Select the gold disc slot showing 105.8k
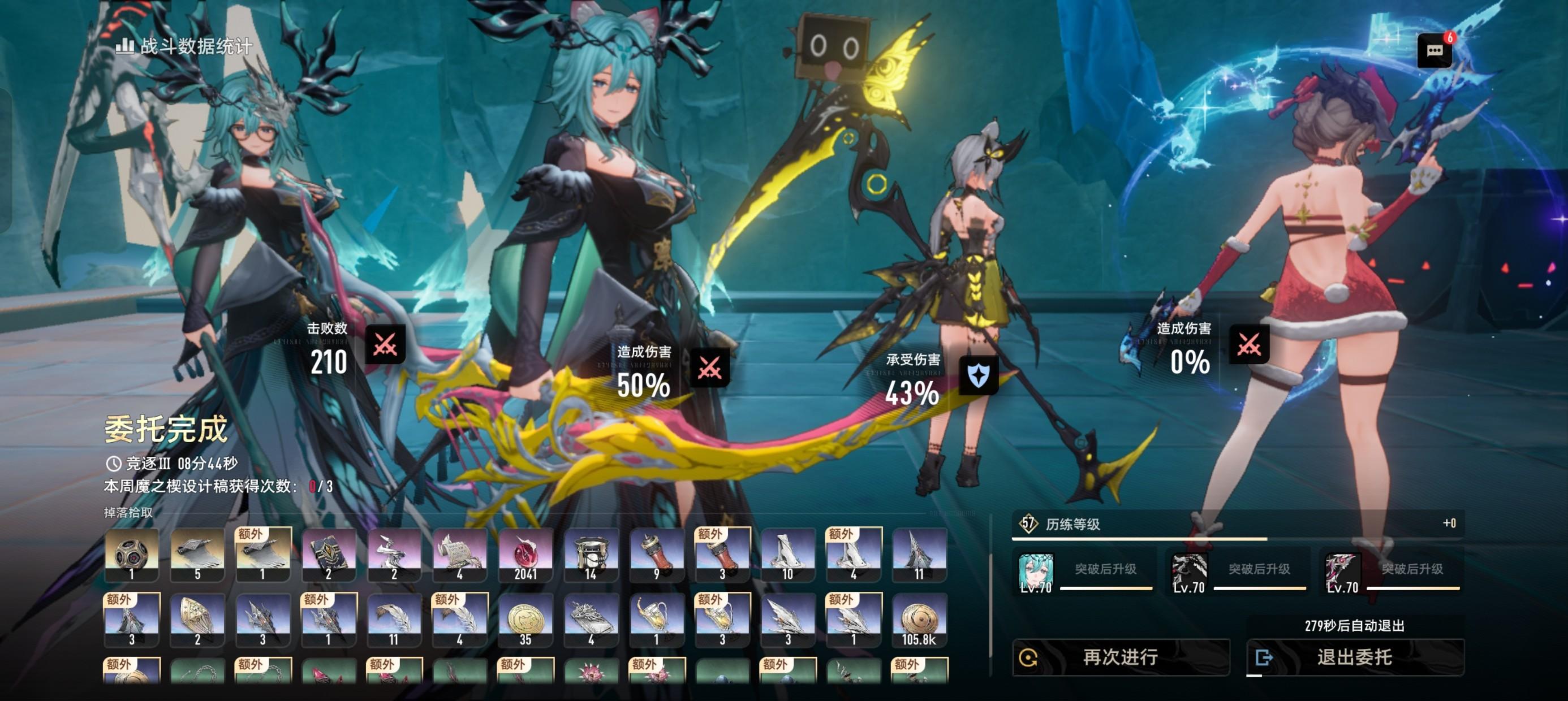The width and height of the screenshot is (1568, 701). coord(919,620)
